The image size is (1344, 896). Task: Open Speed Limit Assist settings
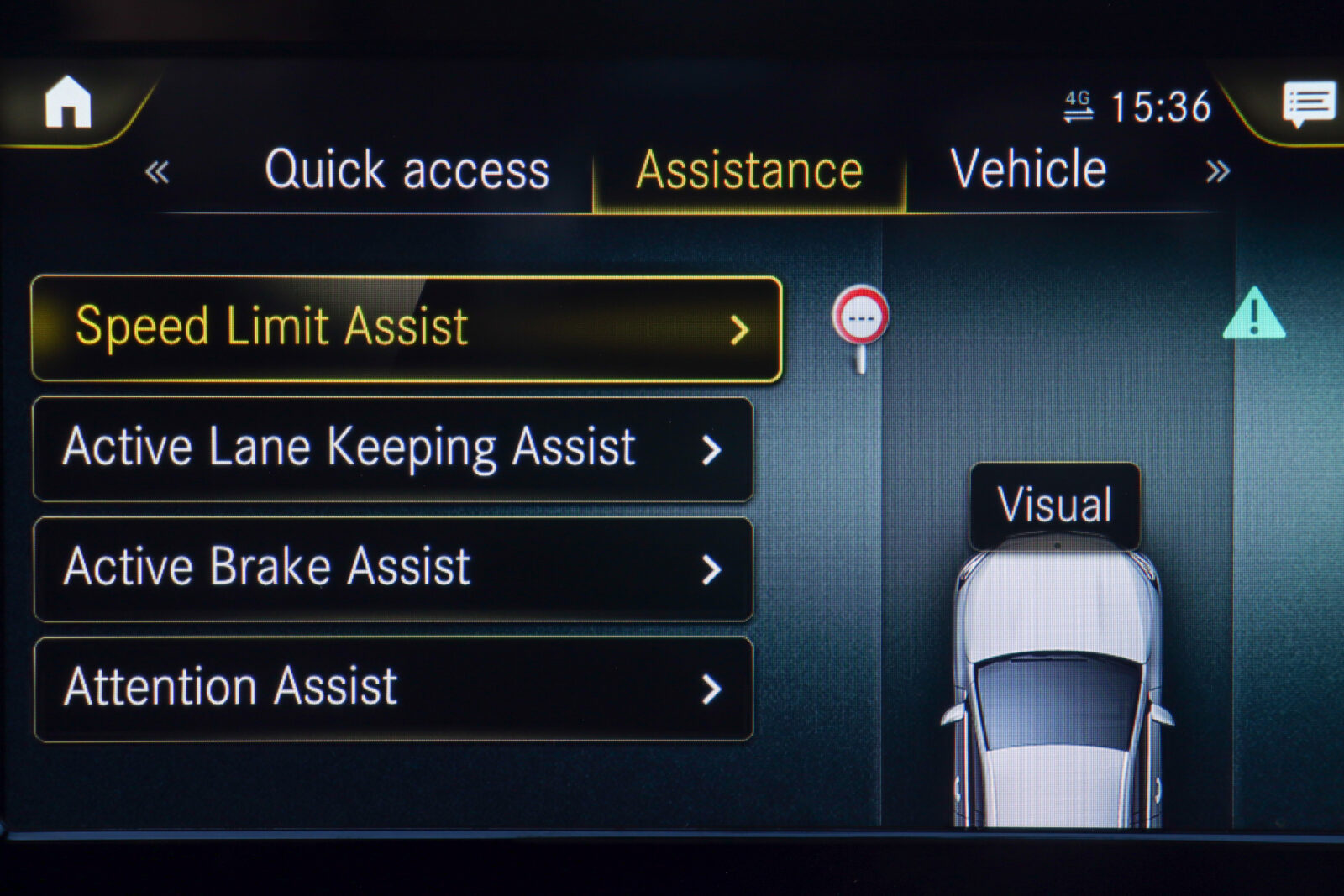coord(407,328)
